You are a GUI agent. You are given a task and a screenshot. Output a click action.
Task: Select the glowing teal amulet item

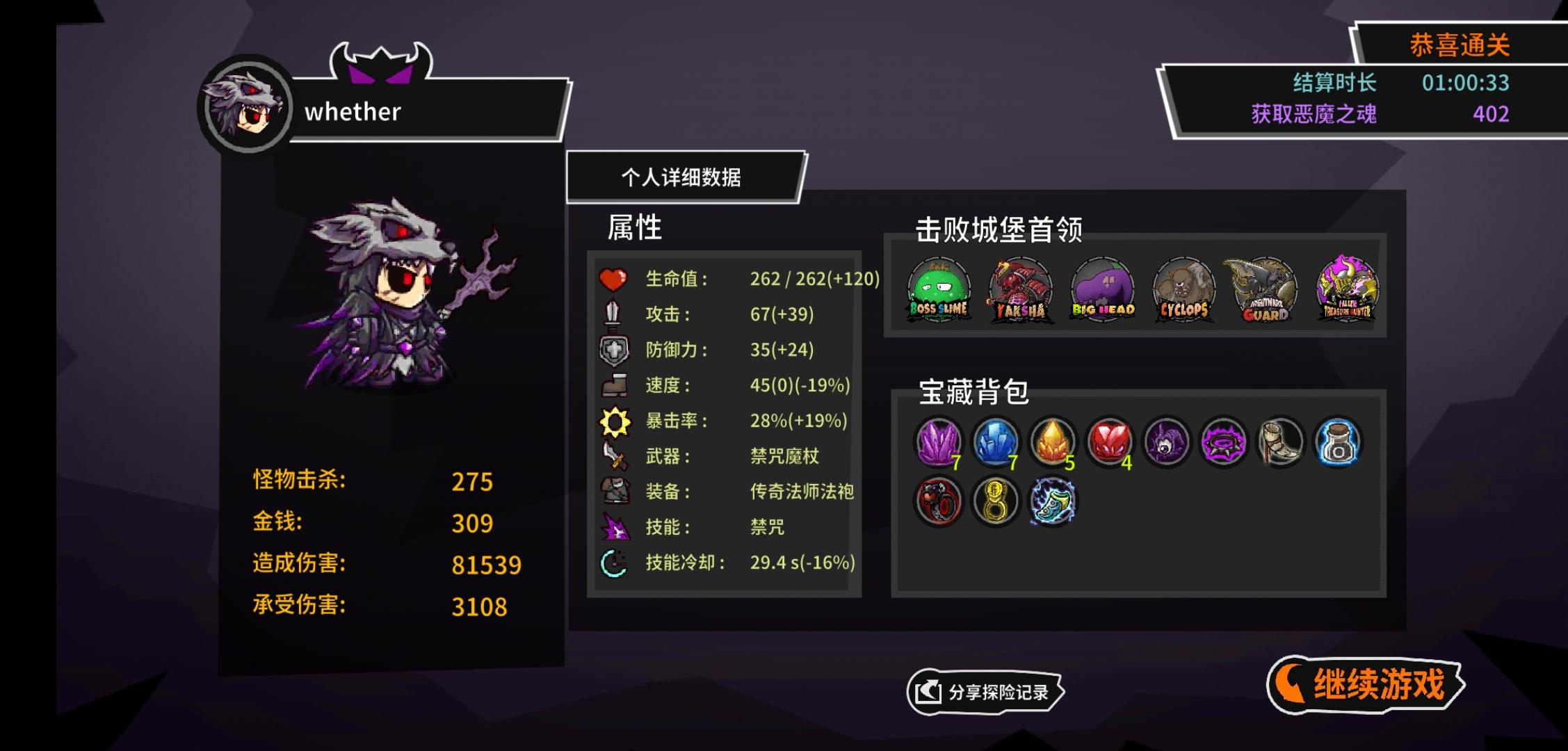click(1053, 501)
